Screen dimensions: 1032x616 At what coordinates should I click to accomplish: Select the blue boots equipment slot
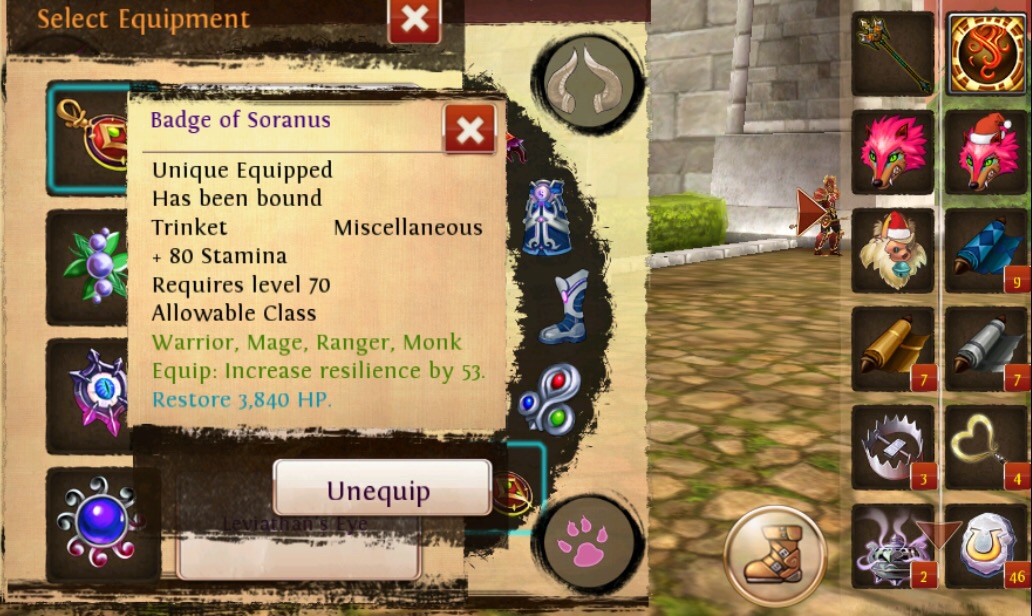(561, 307)
